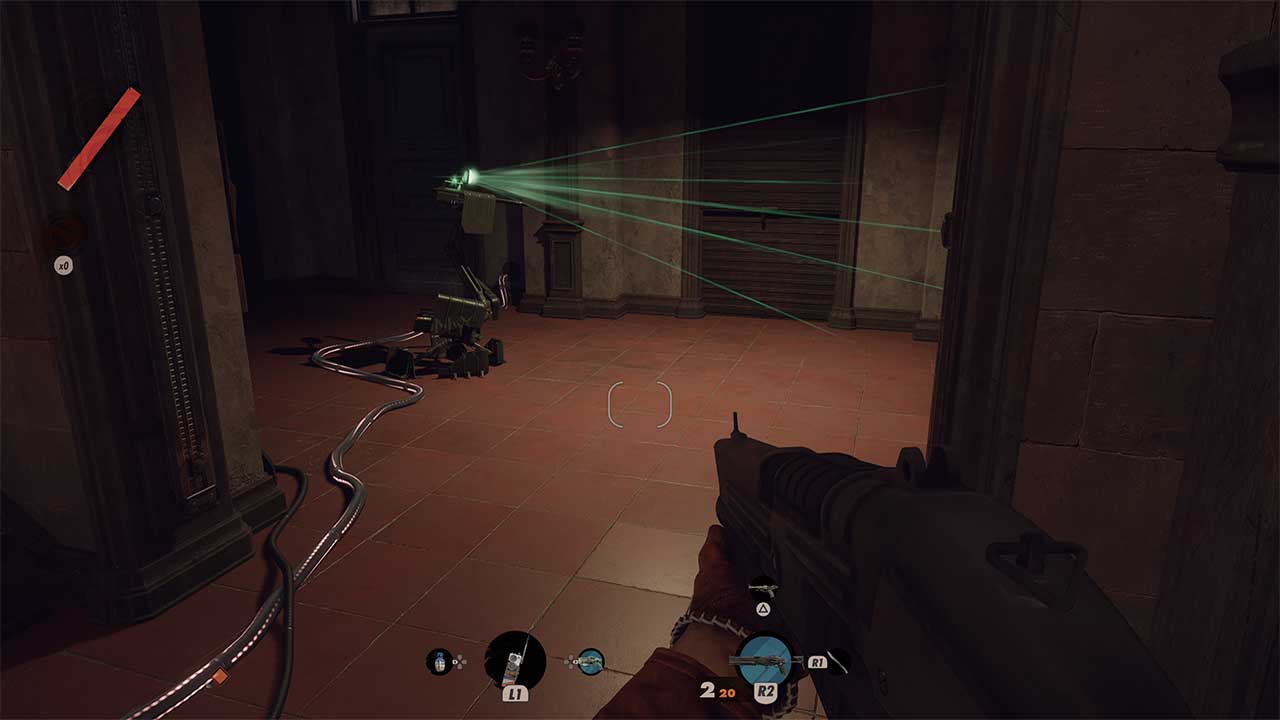
Task: Click the white ammo count showing 2
Action: [x=706, y=690]
